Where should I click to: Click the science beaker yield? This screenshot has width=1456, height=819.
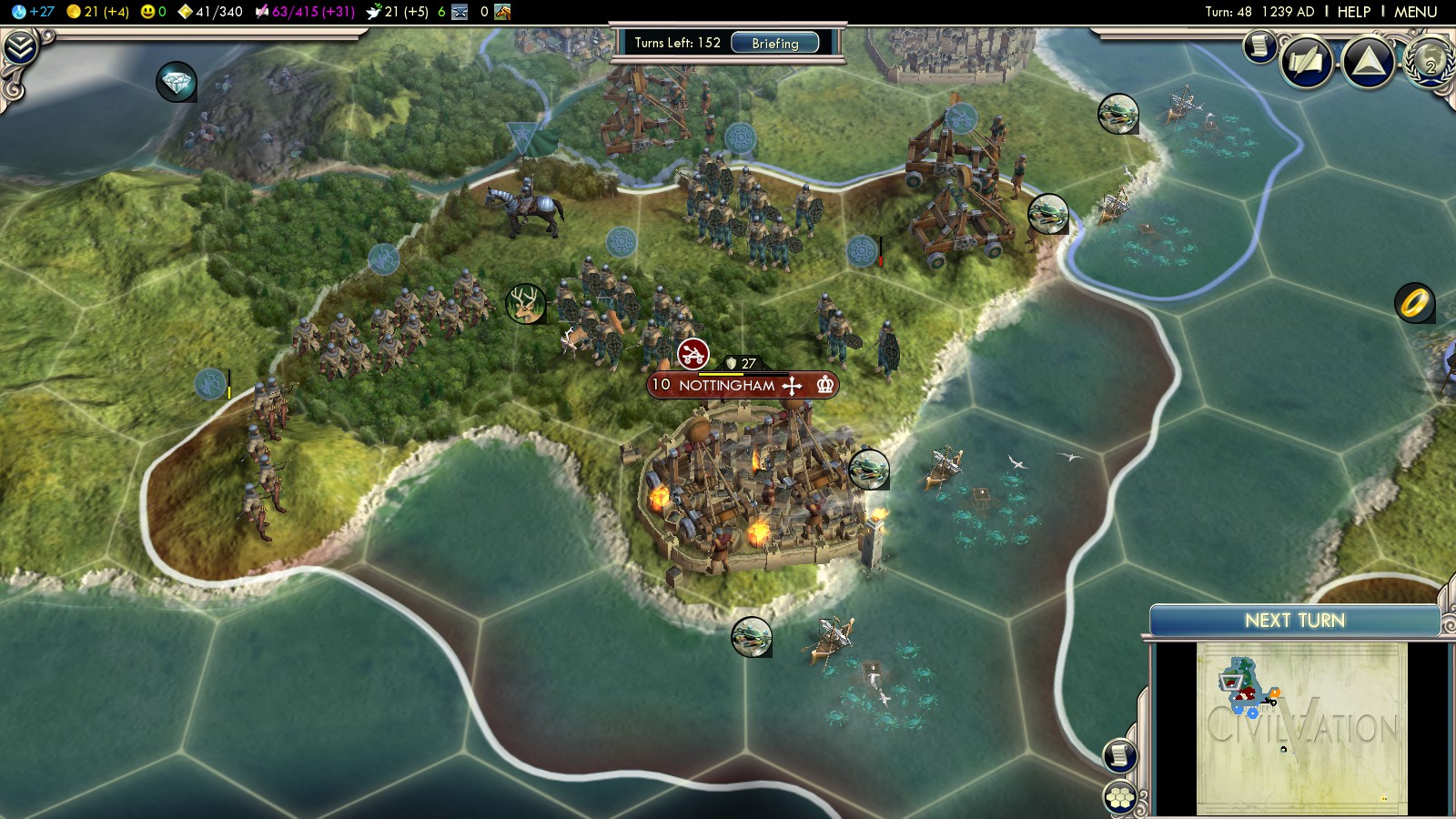click(33, 12)
